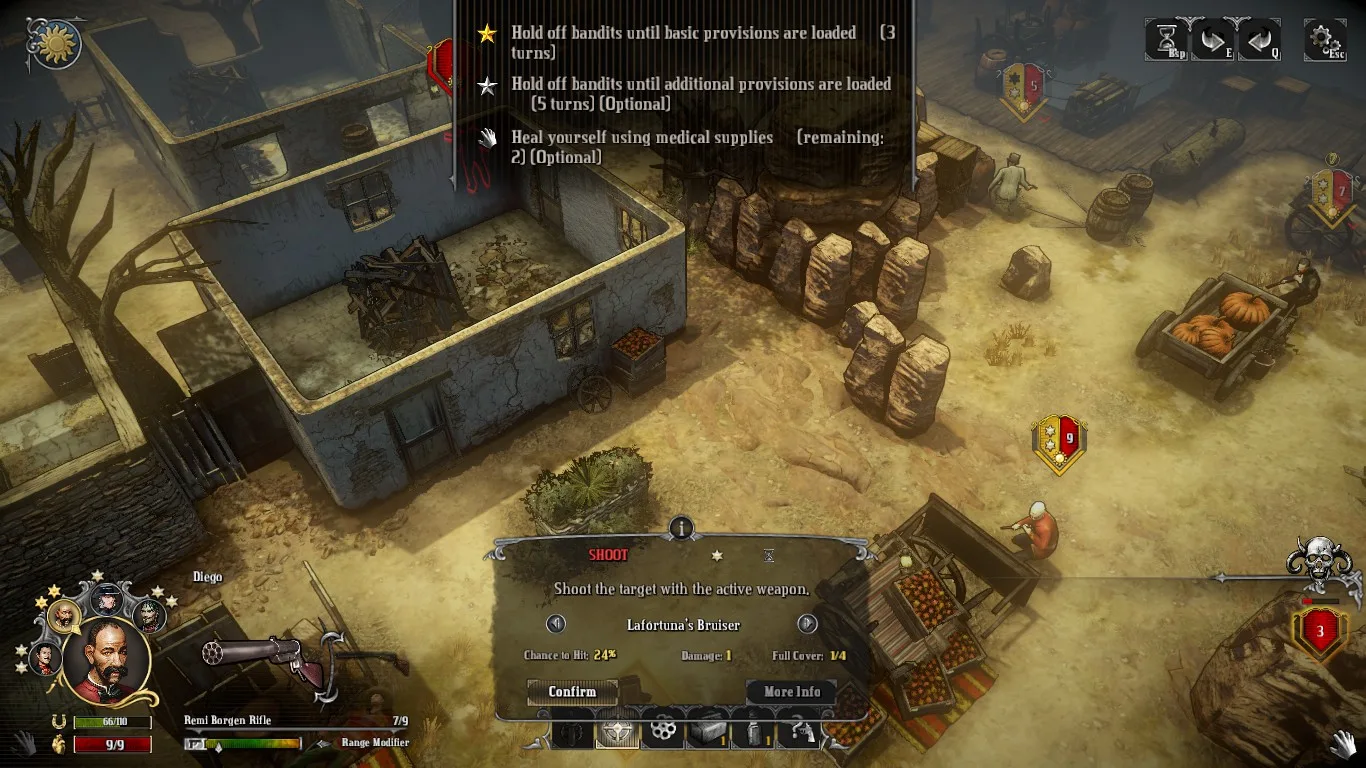This screenshot has height=768, width=1366.
Task: Click the range modifier slider marker
Action: coord(218,746)
